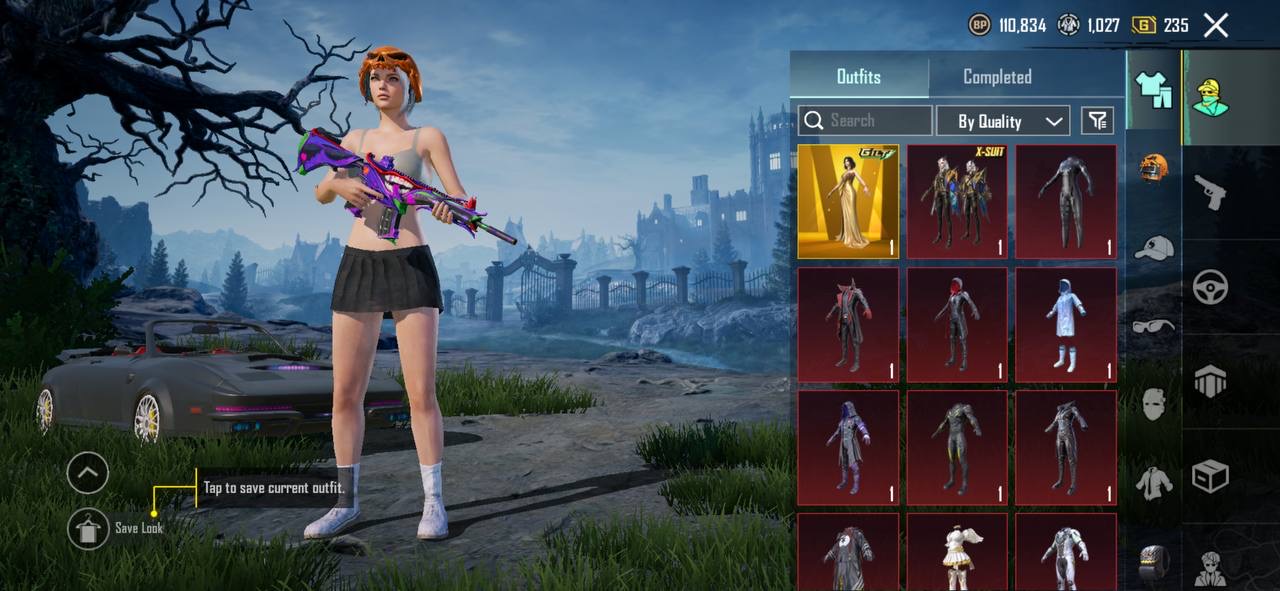The image size is (1280, 591).
Task: Close the inventory with the X button
Action: pyautogui.click(x=1216, y=25)
